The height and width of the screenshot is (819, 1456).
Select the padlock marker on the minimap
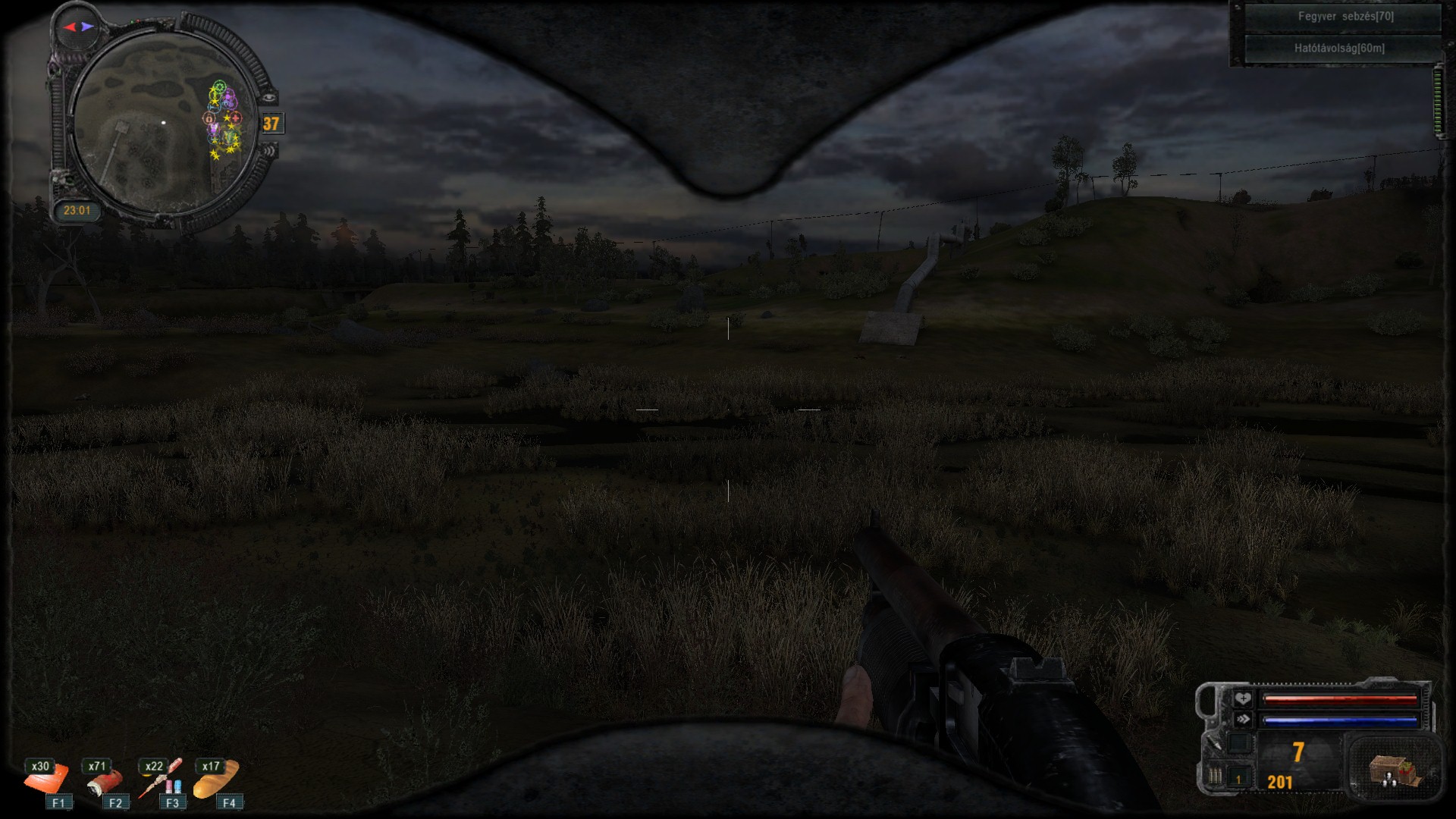coord(209,119)
